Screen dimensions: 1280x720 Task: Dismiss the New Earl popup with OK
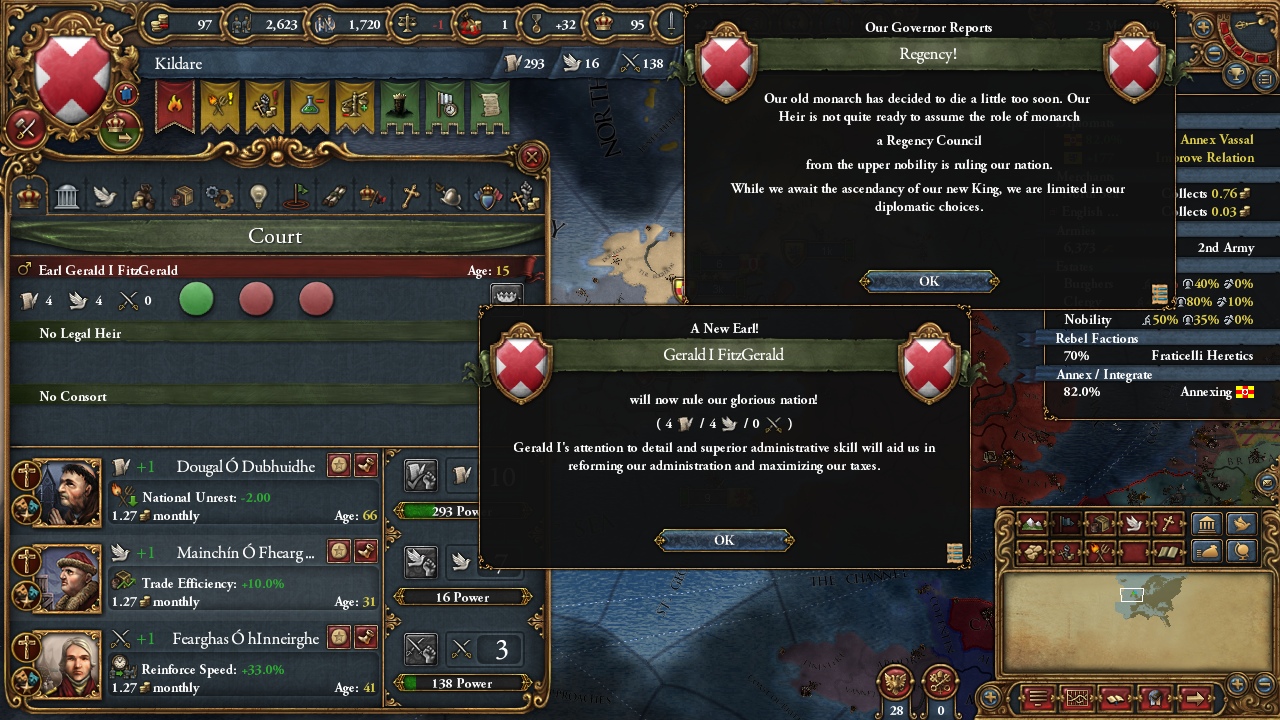coord(724,540)
